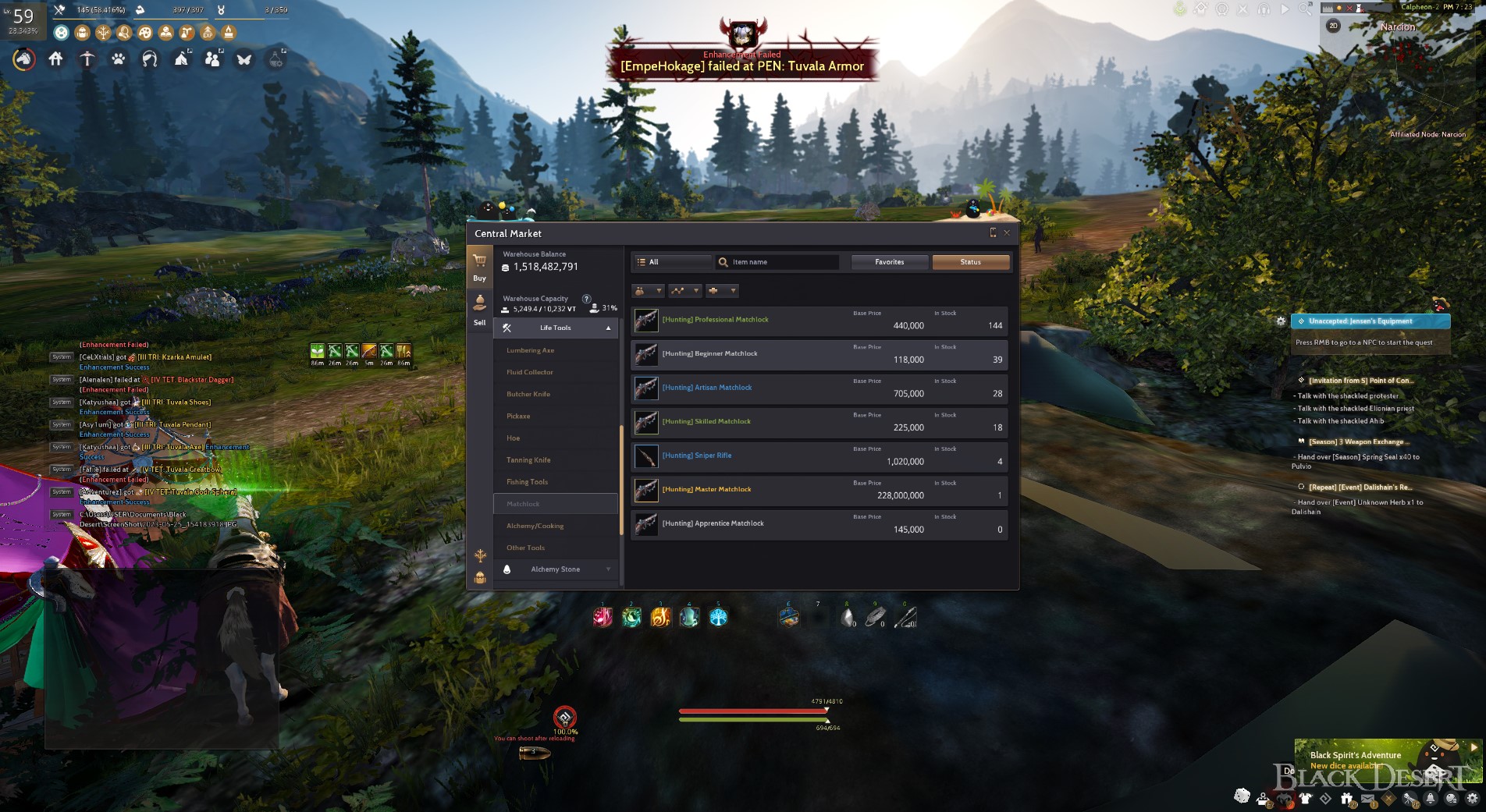Toggle the pin icon on Central Market window
1486x812 pixels.
[x=992, y=232]
